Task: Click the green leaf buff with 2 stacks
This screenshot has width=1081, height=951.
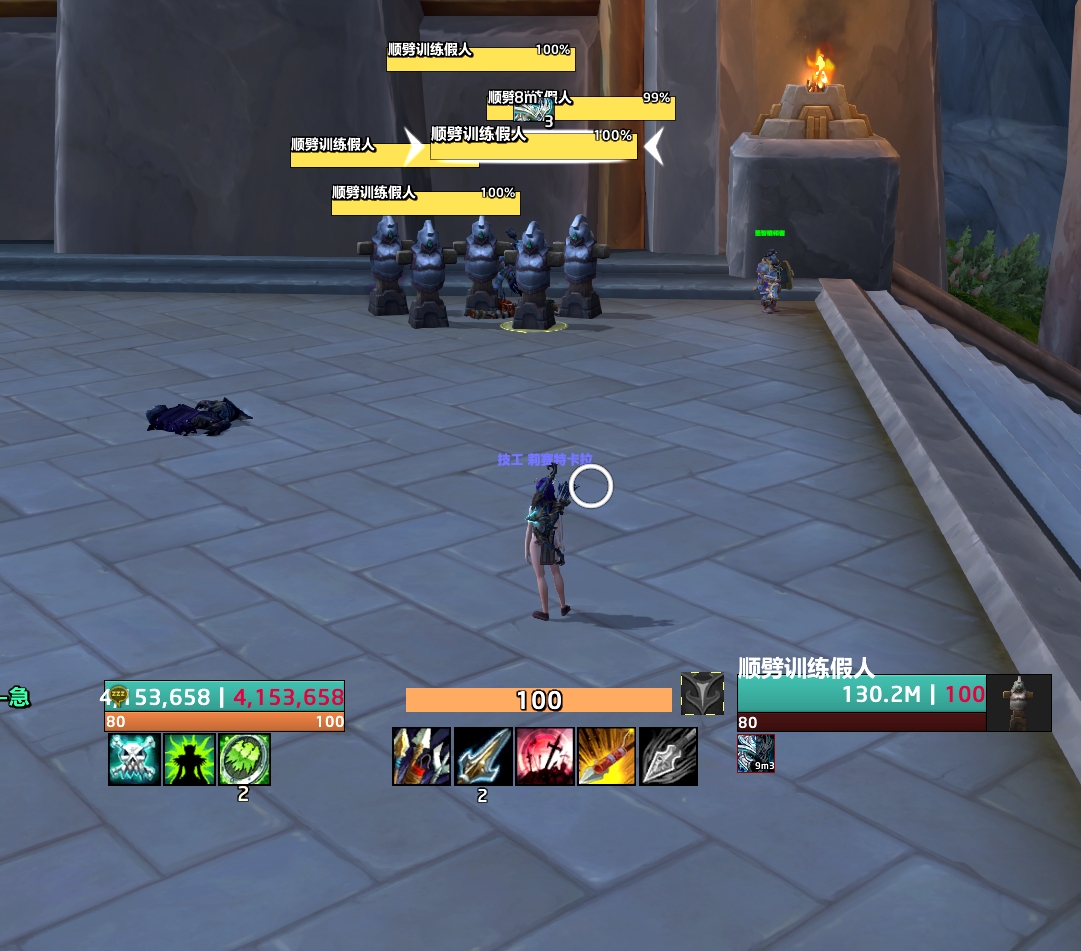Action: point(244,760)
